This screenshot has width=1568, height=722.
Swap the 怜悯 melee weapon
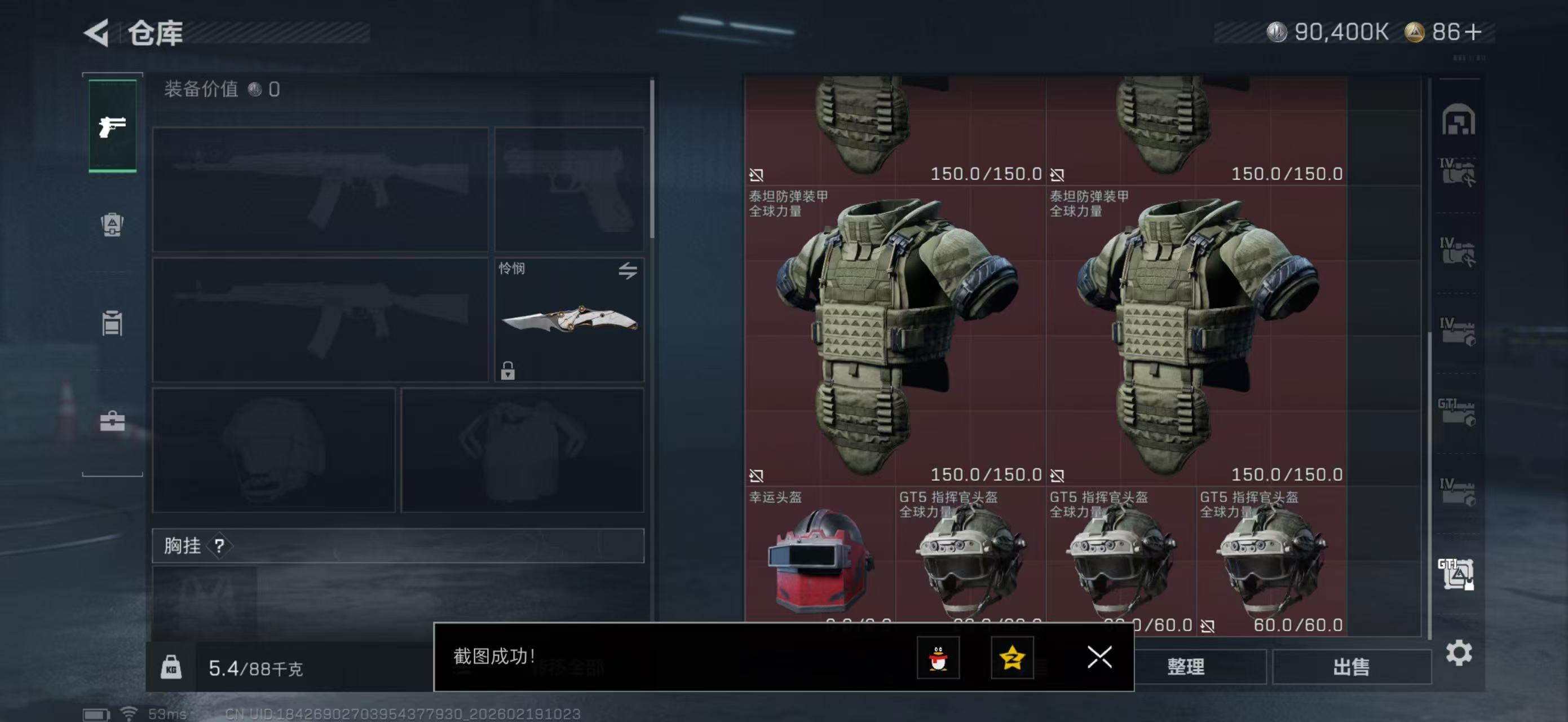click(628, 270)
